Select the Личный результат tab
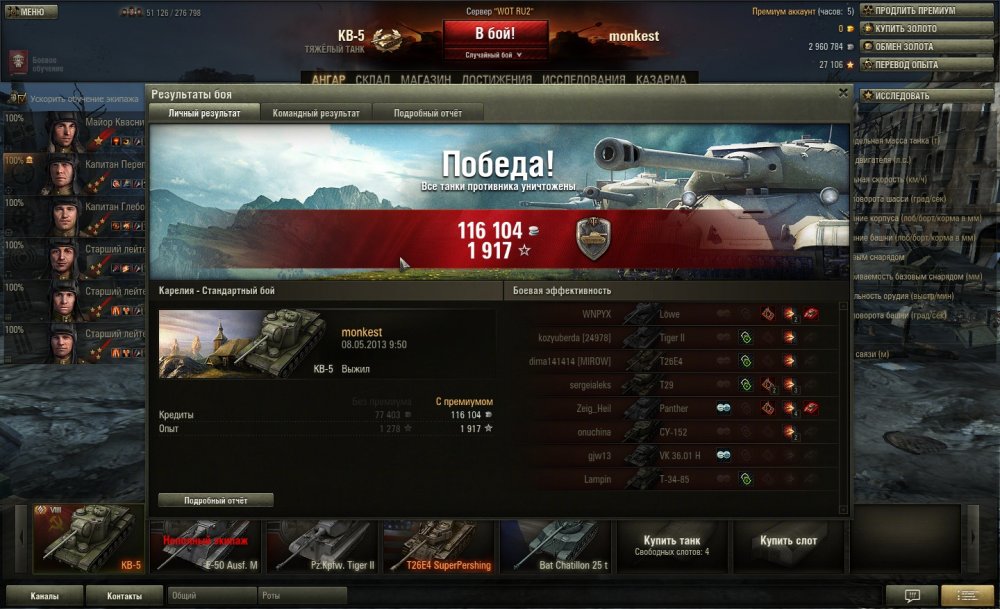 204,113
